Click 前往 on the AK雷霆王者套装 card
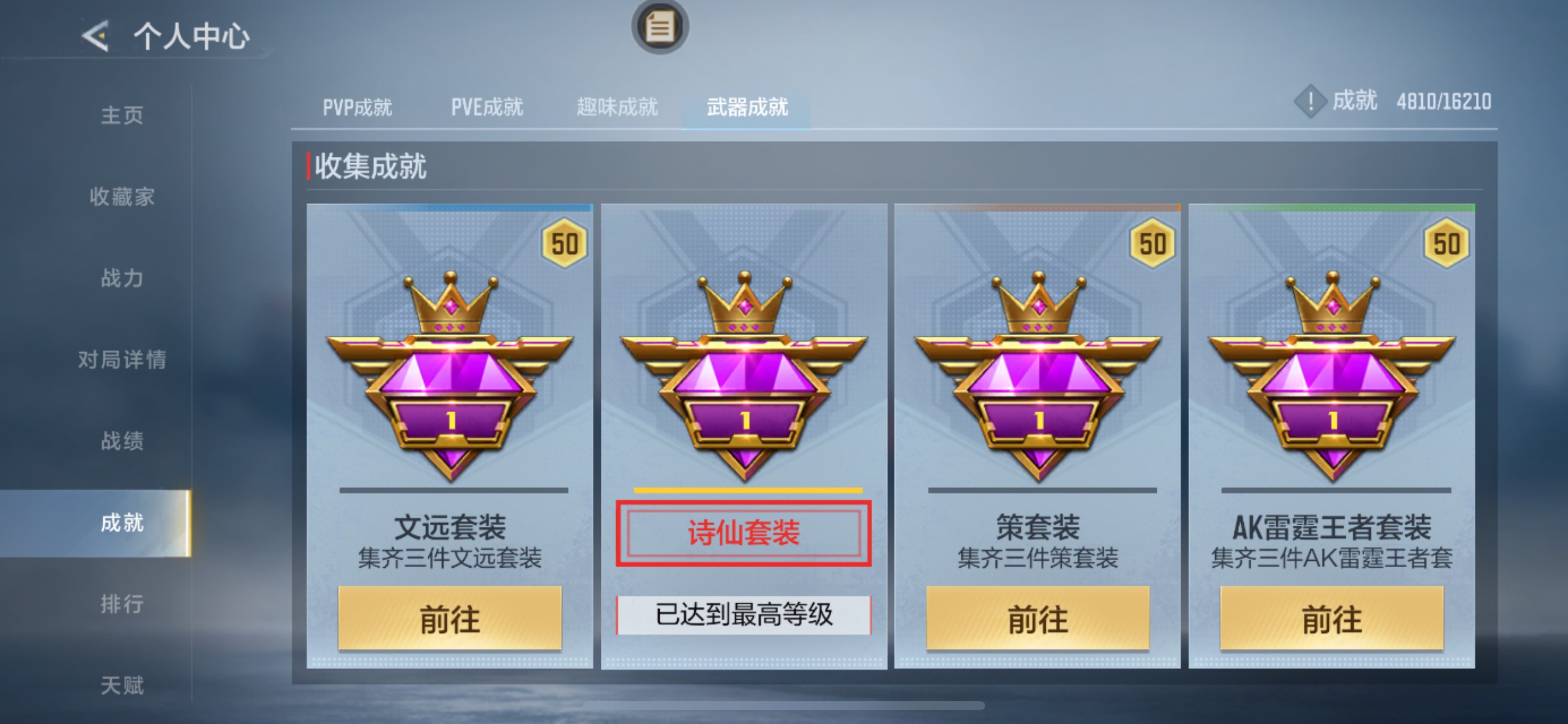The image size is (1568, 724). (x=1333, y=619)
